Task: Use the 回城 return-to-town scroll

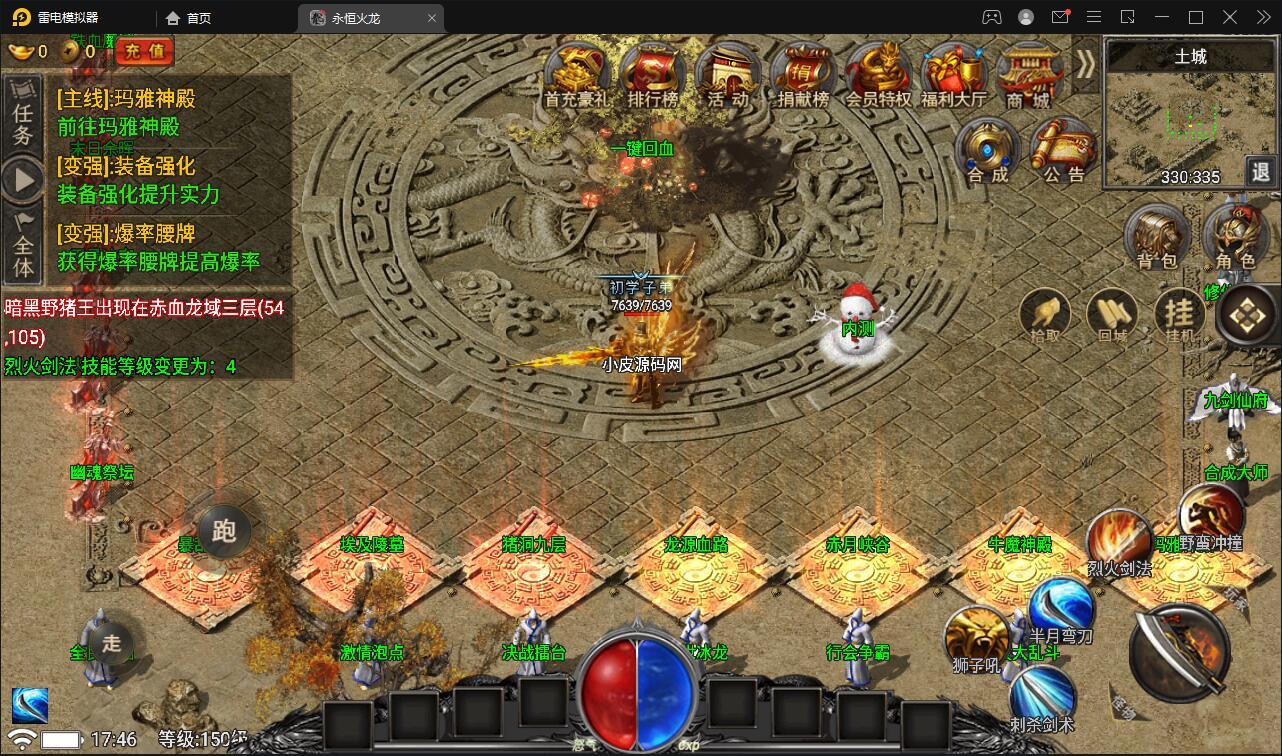Action: tap(1112, 314)
